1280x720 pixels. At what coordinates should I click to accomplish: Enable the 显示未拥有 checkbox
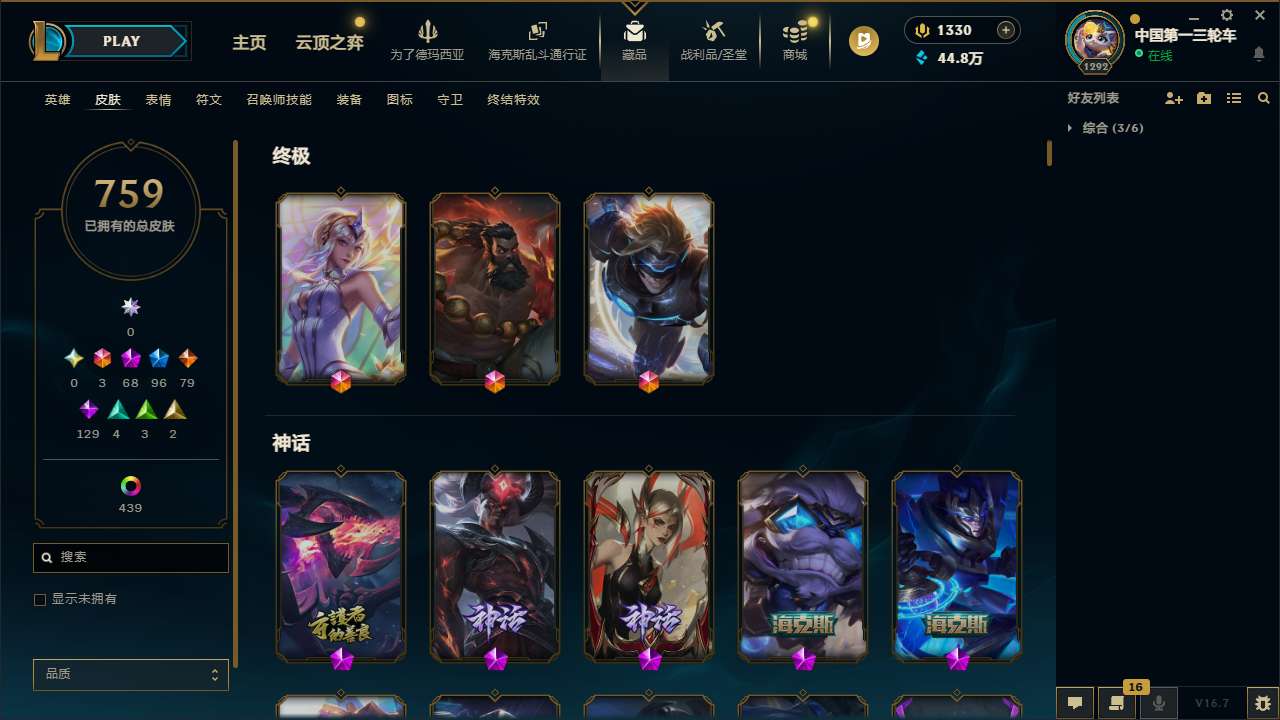pos(40,599)
